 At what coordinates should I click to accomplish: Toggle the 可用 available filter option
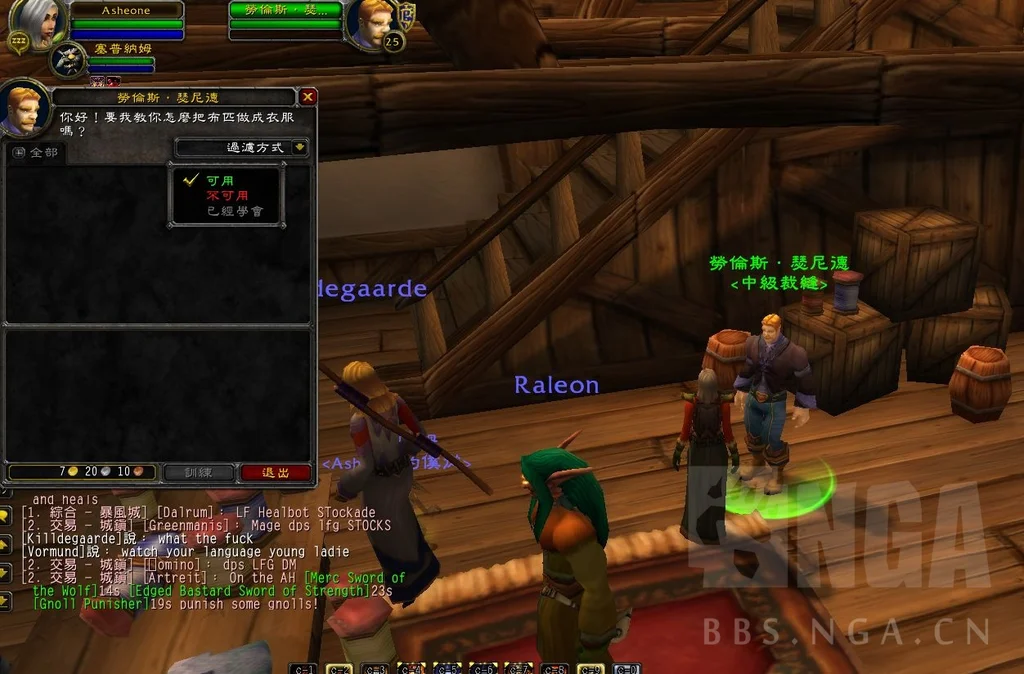click(x=220, y=181)
